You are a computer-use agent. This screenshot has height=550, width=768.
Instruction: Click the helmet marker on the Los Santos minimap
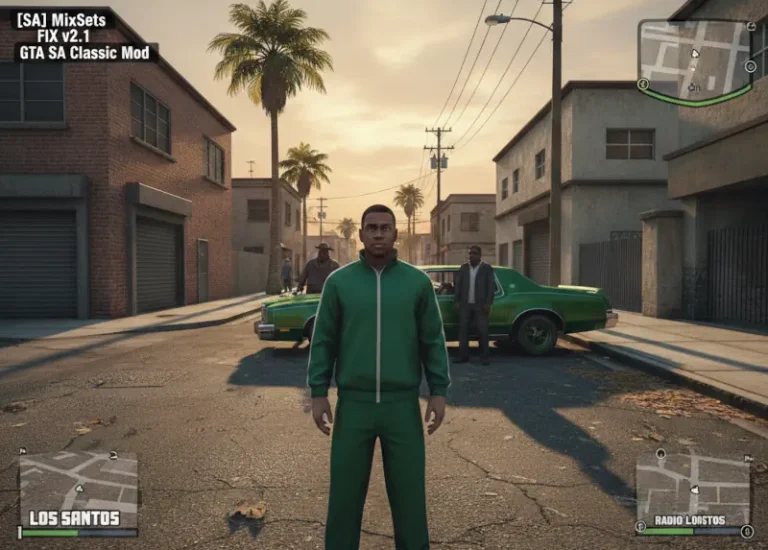pyautogui.click(x=114, y=456)
